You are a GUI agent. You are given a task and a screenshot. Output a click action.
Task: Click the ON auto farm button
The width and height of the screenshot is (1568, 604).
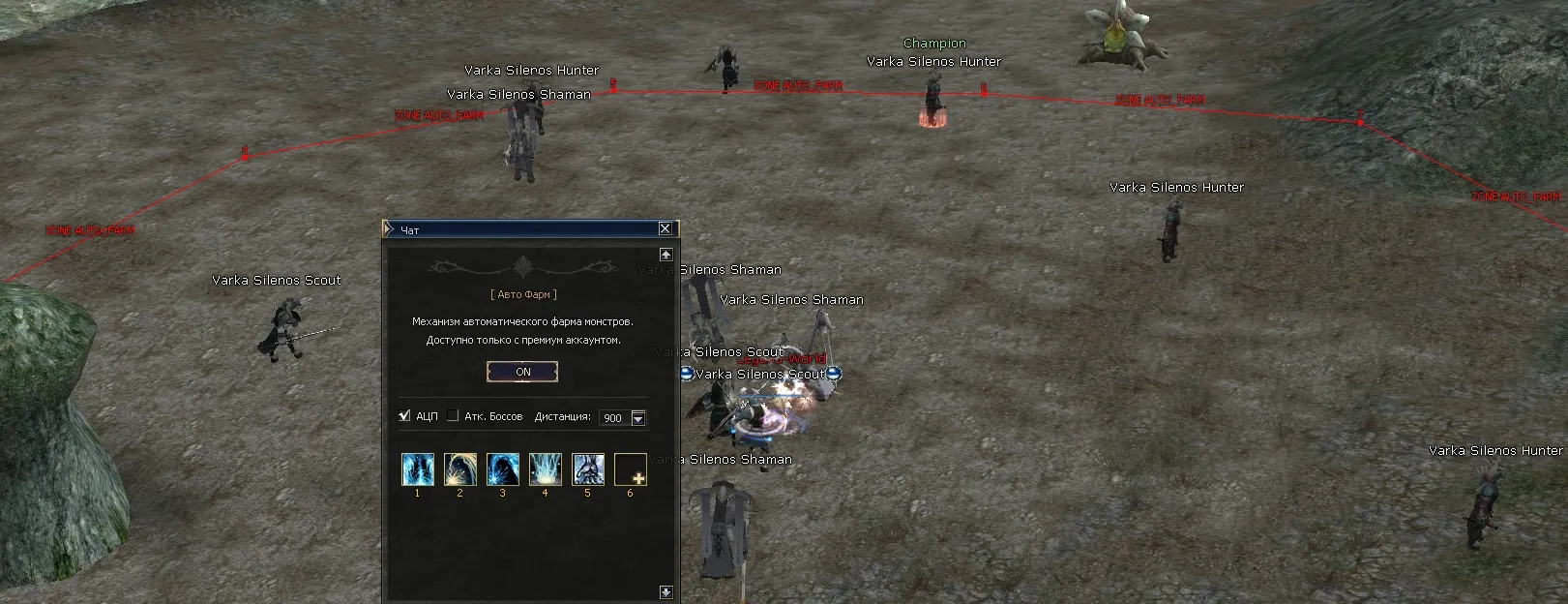click(522, 372)
